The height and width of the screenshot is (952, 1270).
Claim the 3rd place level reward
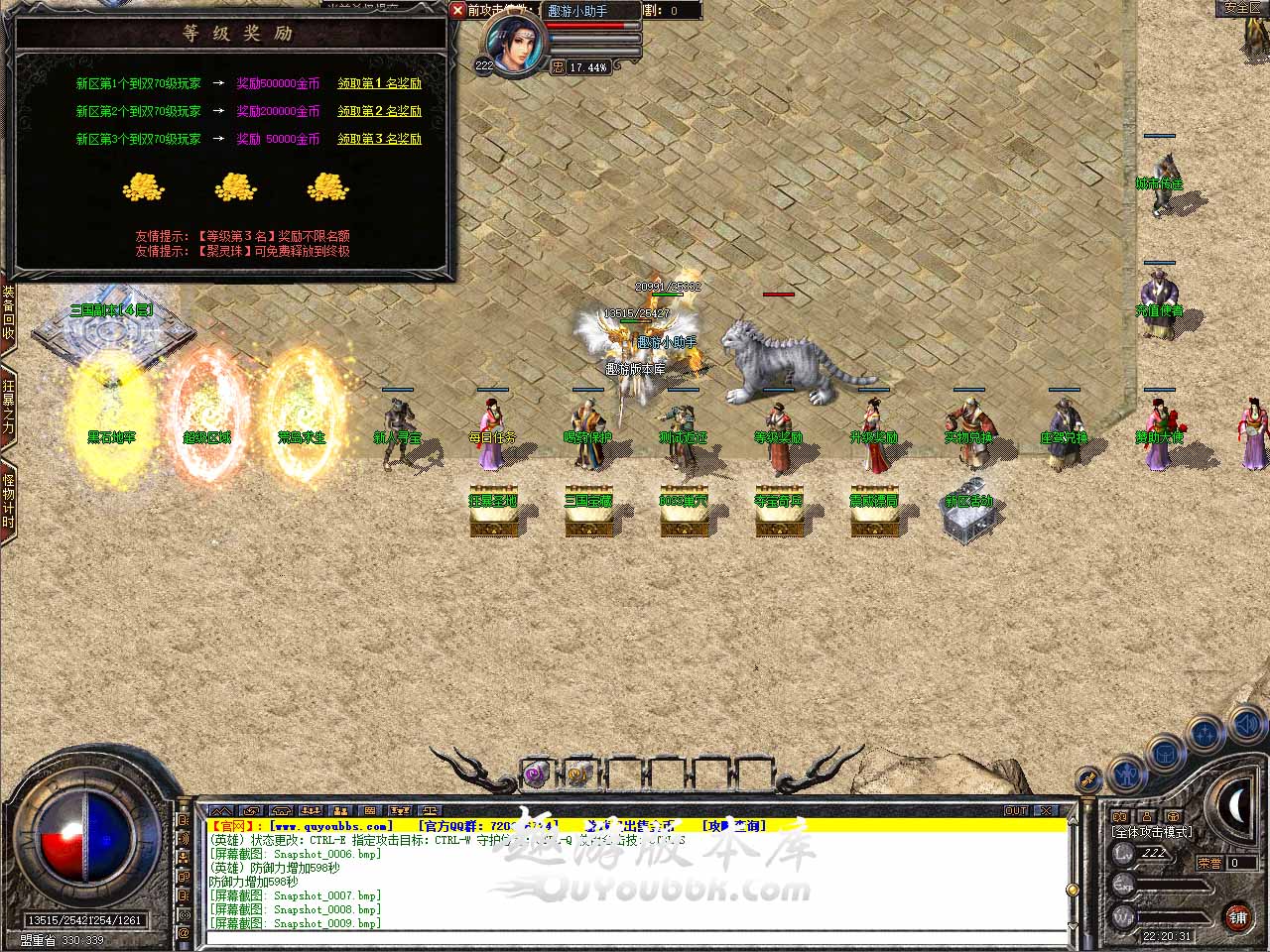379,139
